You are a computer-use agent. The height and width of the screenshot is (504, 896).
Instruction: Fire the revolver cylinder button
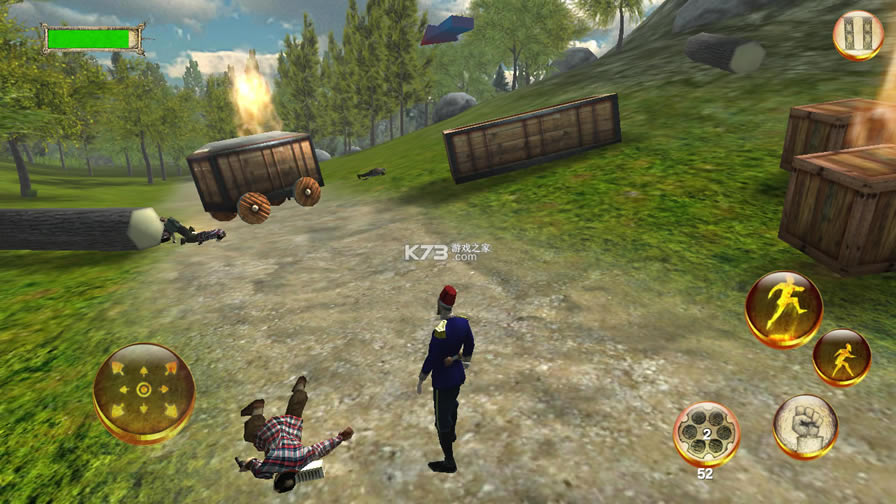706,434
